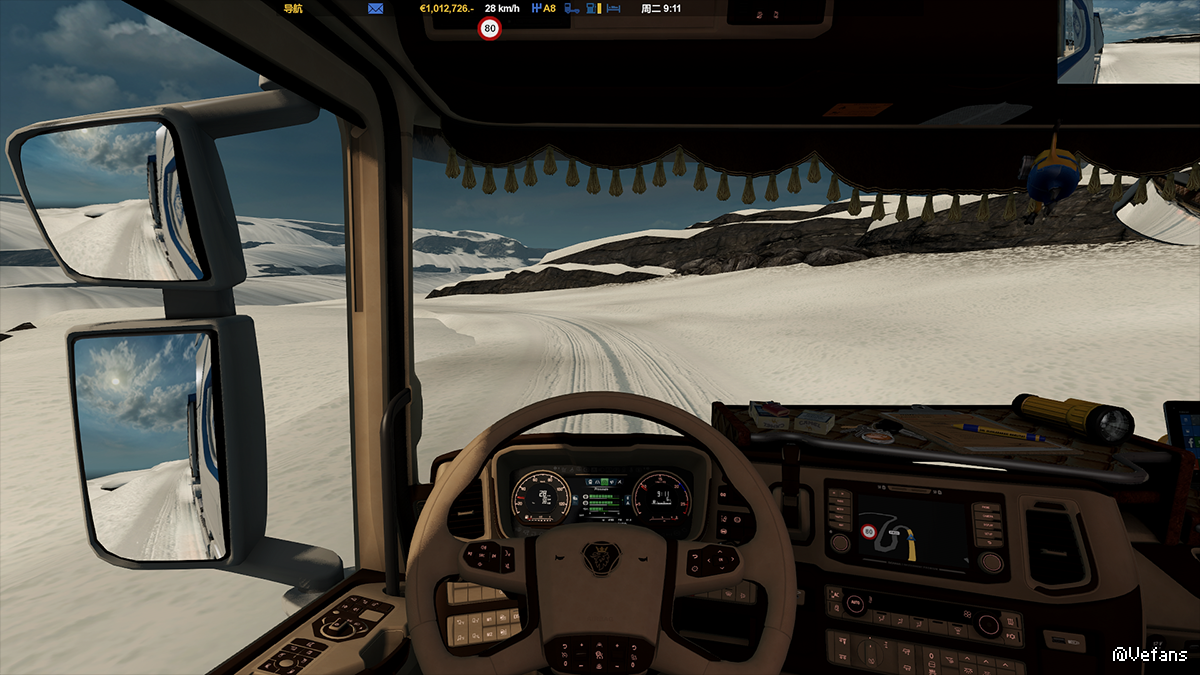Open the mail envelope icon
This screenshot has width=1200, height=675.
click(x=376, y=8)
